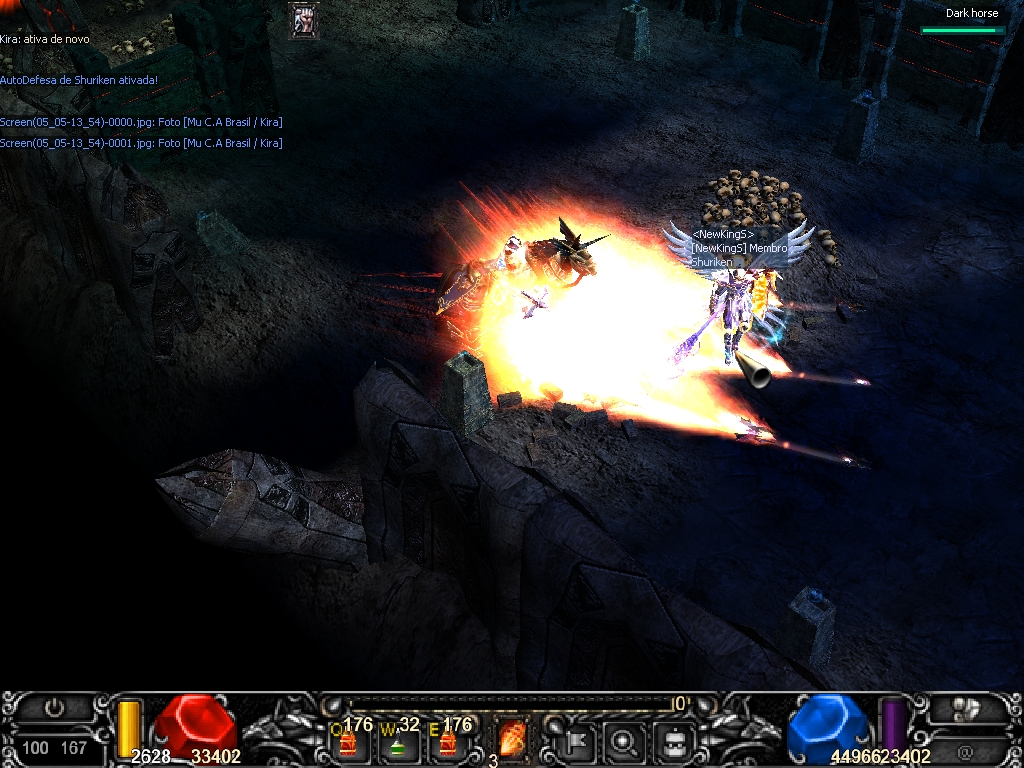This screenshot has width=1024, height=768.
Task: Select the active fire skill icon
Action: tap(511, 740)
